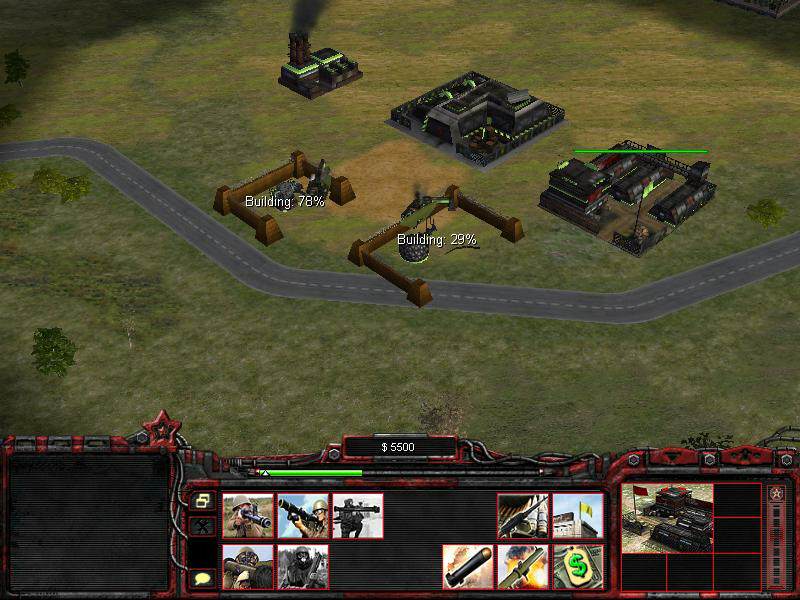Open the general's star rank button

(775, 493)
